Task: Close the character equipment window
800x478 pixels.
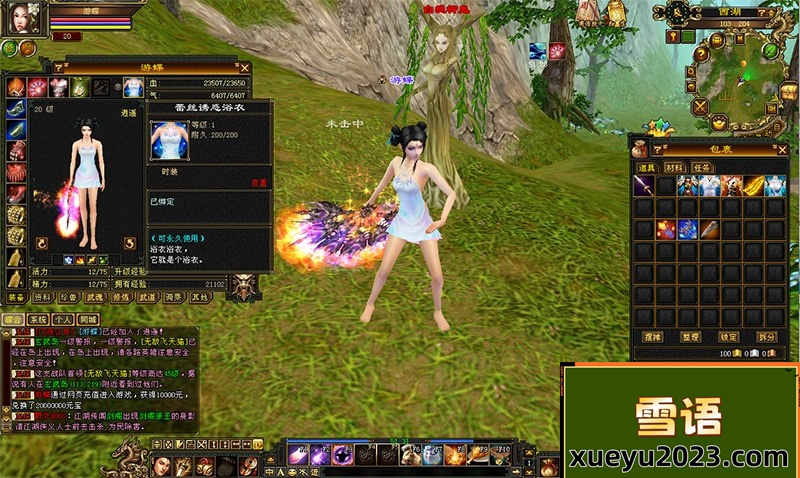Action: click(x=243, y=67)
